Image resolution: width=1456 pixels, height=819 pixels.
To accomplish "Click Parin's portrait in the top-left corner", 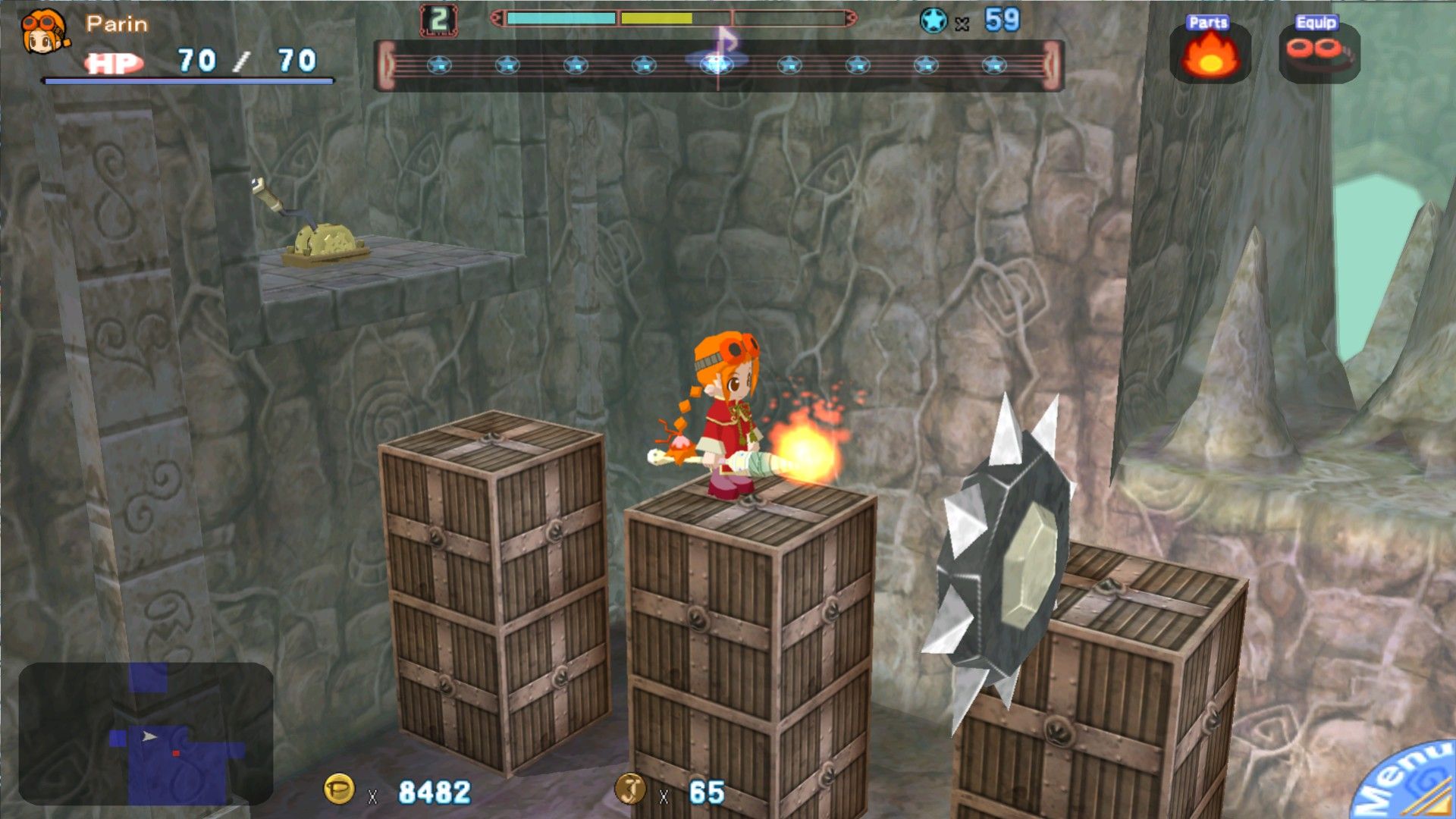I will 43,30.
